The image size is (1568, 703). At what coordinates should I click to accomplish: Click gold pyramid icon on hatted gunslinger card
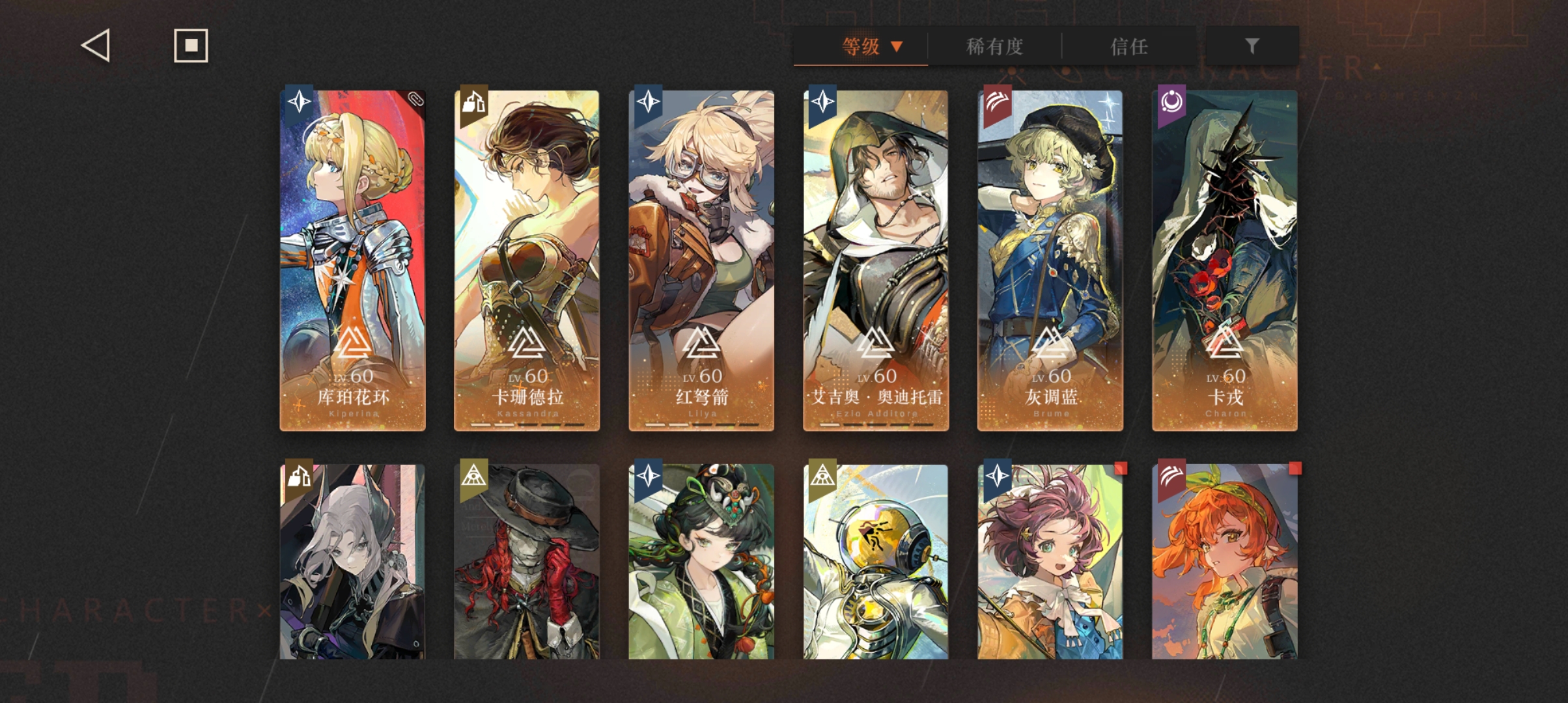pos(475,476)
